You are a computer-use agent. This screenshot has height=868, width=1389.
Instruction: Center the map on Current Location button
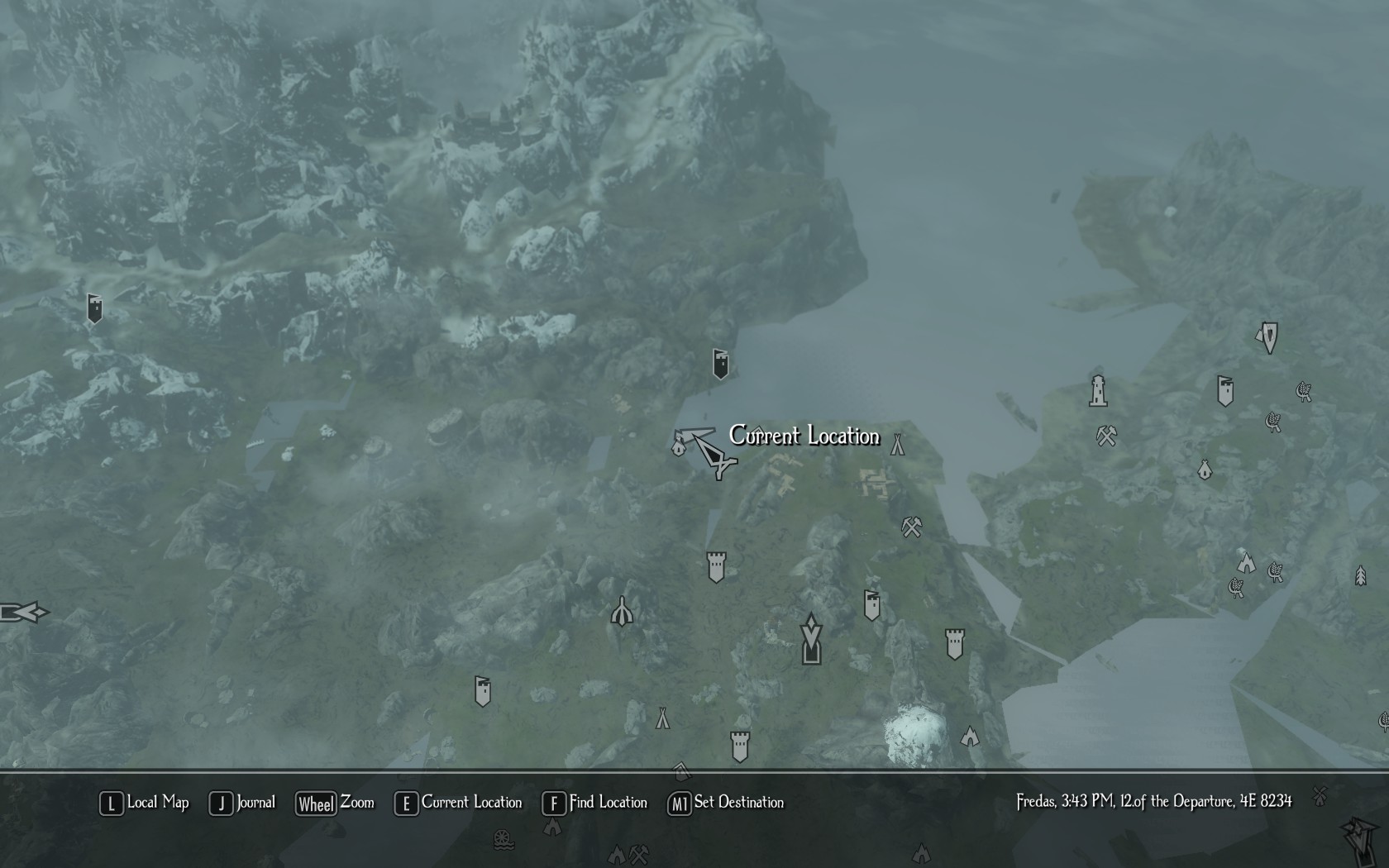[459, 803]
